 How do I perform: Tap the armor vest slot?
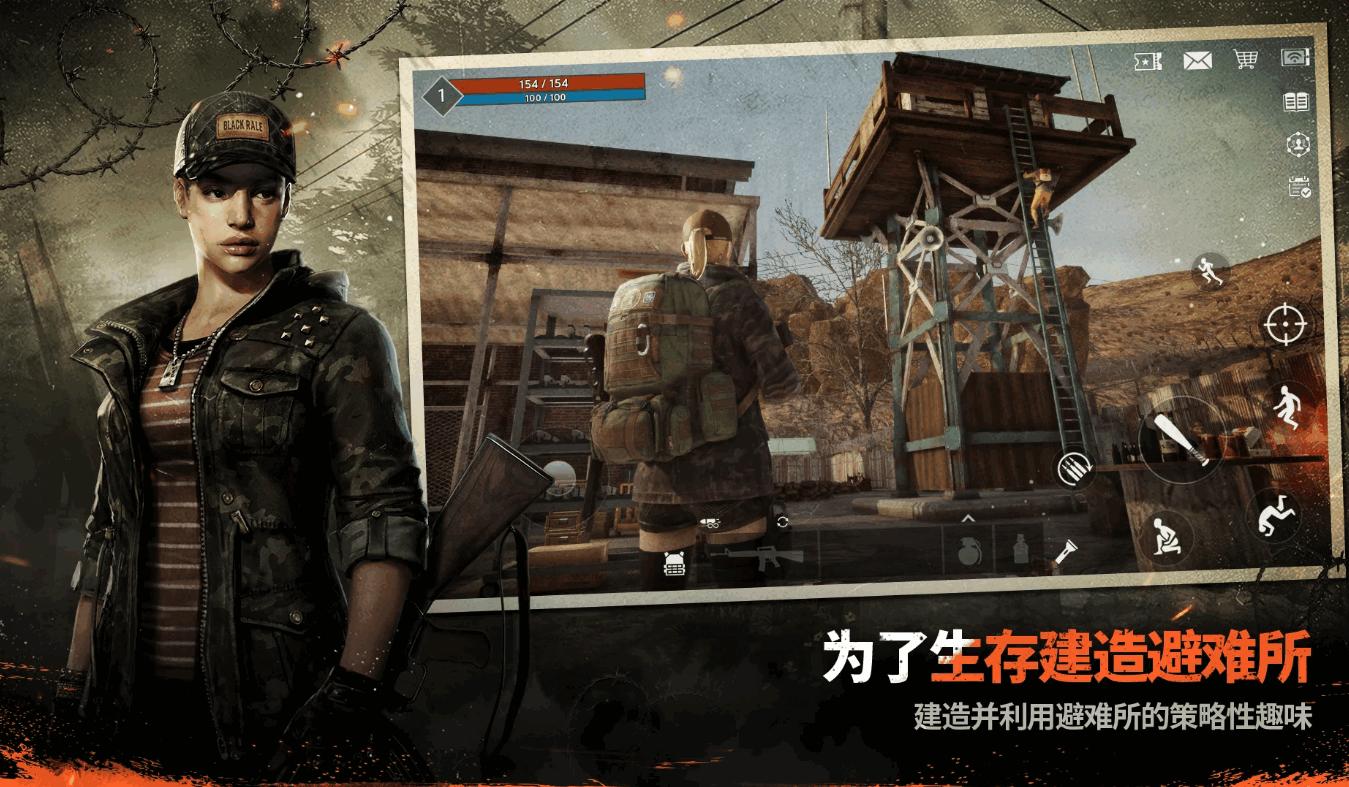click(x=674, y=564)
